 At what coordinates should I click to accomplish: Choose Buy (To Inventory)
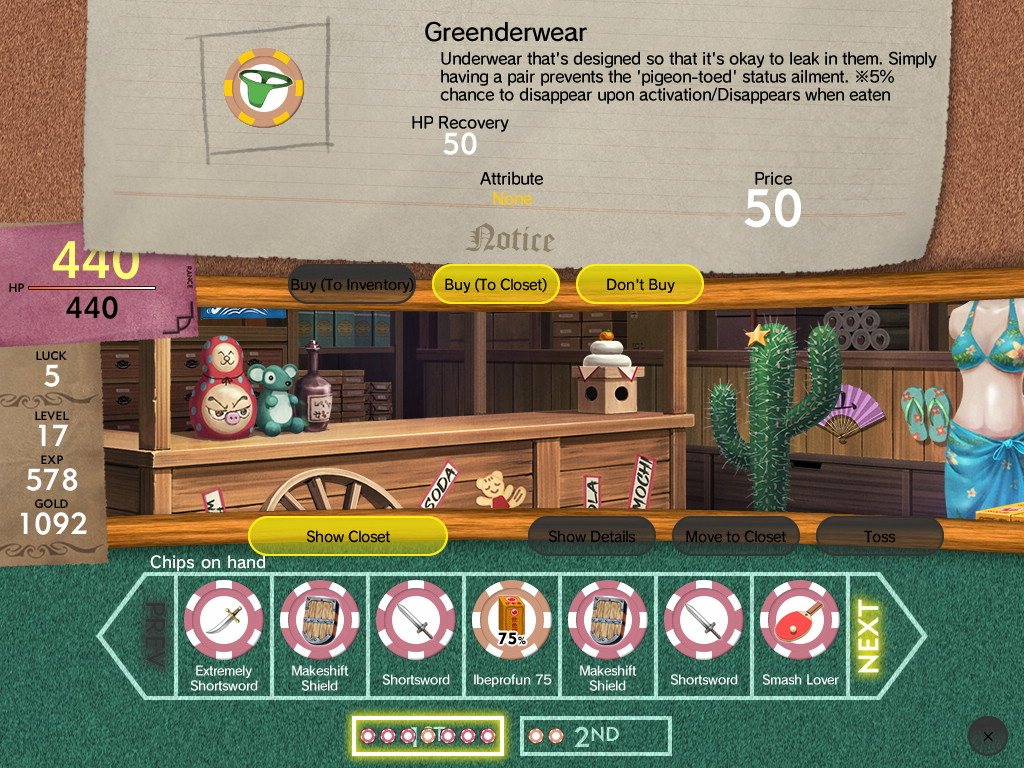point(352,285)
